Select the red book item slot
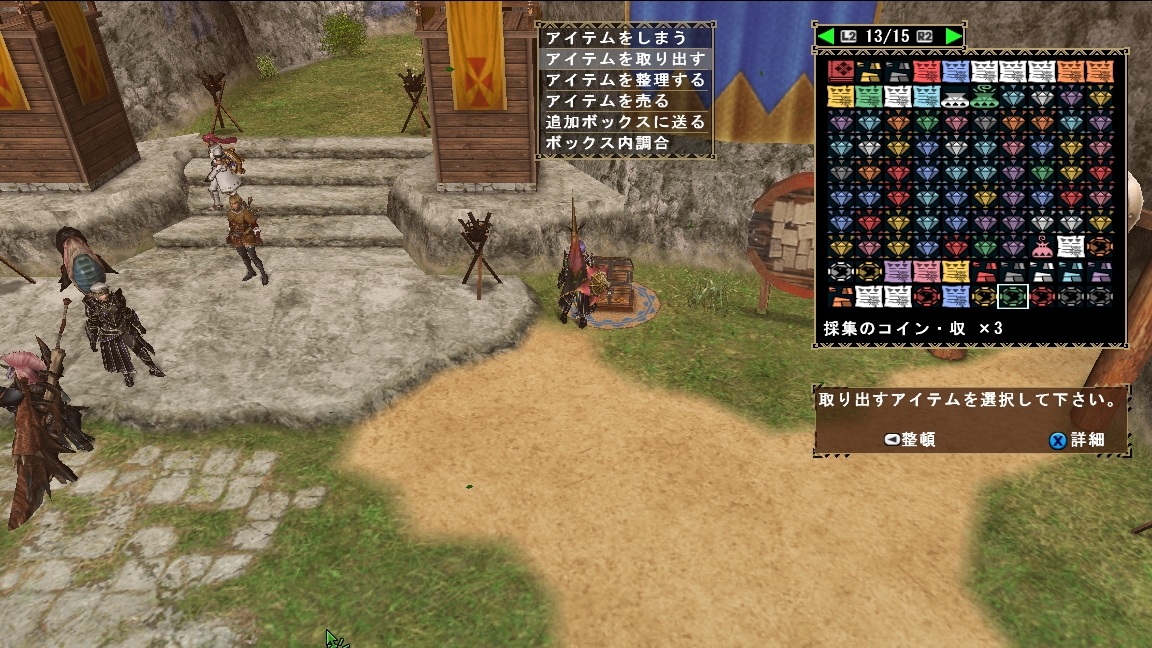1152x648 pixels. click(x=840, y=71)
